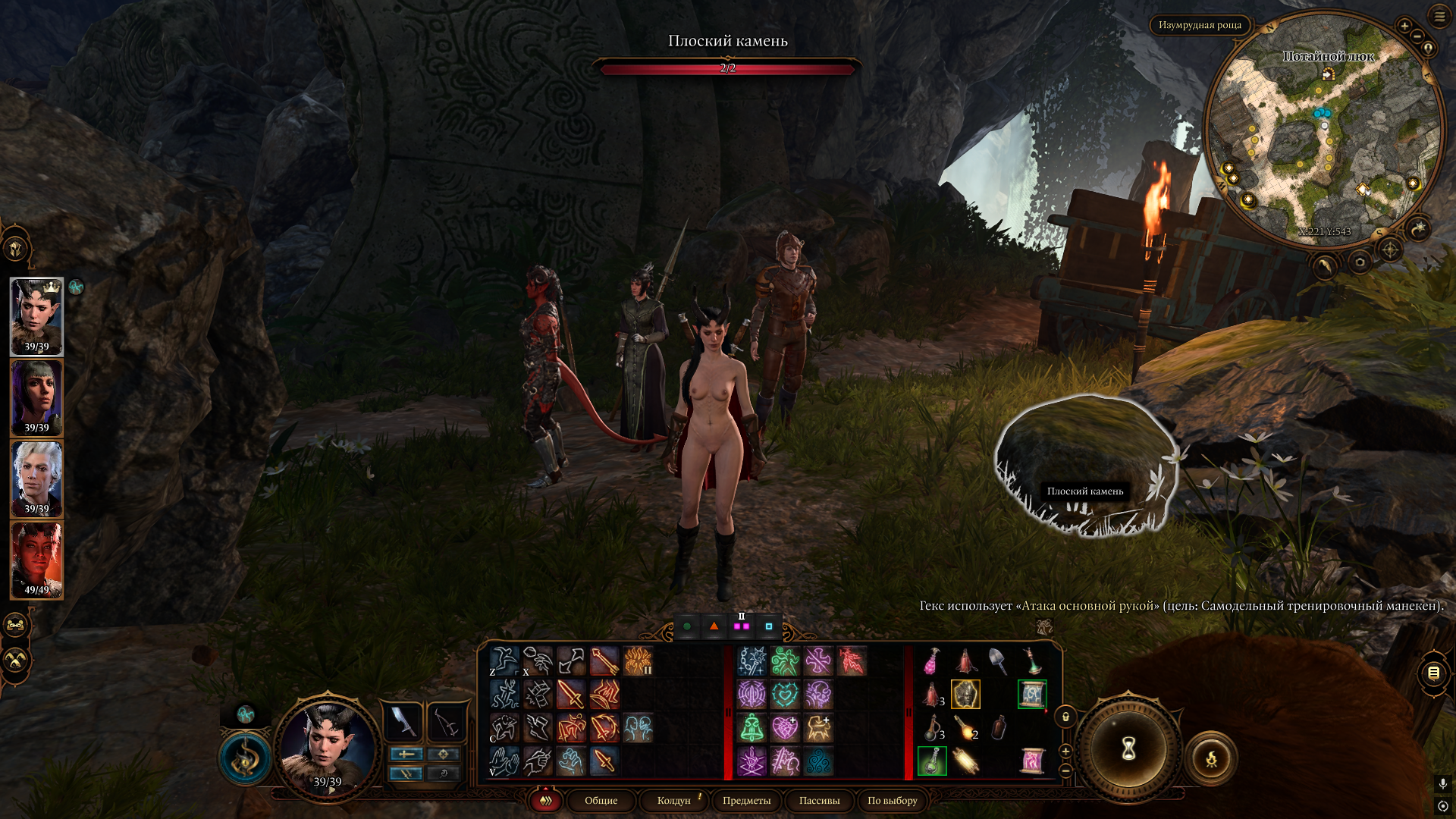End the turn with the hourglass button
Viewport: 1456px width, 819px height.
(1128, 749)
